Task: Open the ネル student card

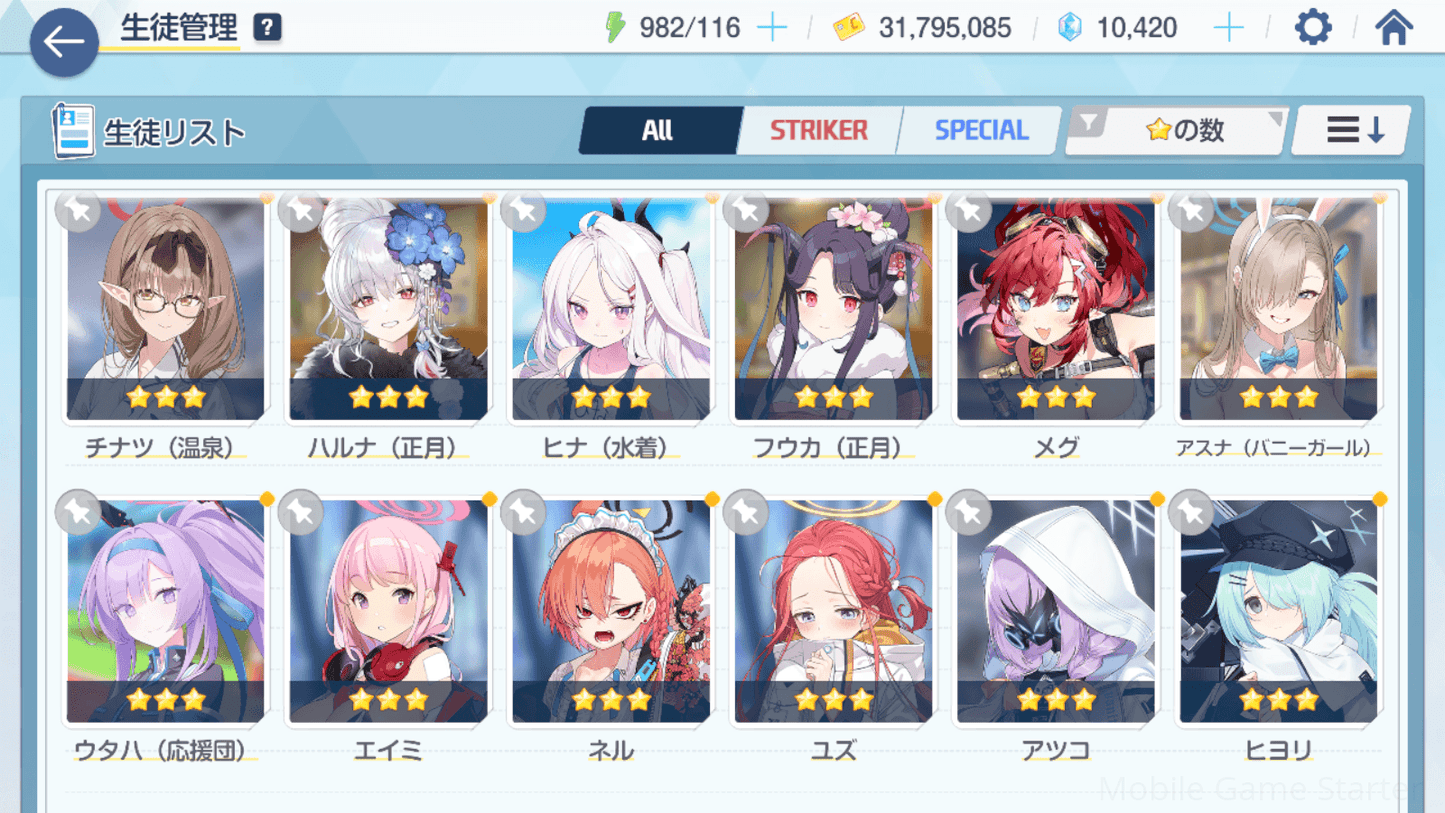Action: 611,612
